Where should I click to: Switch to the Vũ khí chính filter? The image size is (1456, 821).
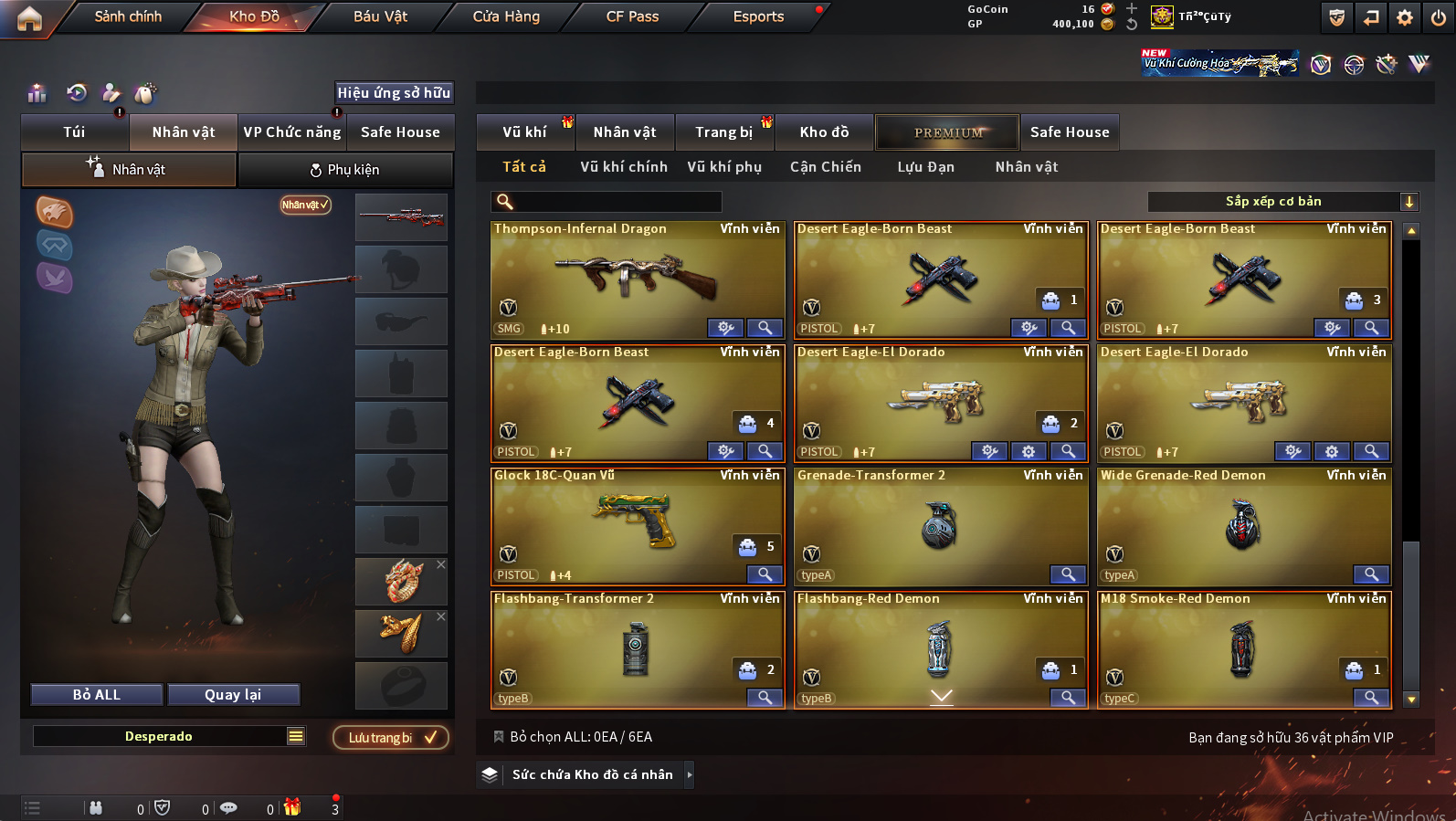pyautogui.click(x=624, y=167)
